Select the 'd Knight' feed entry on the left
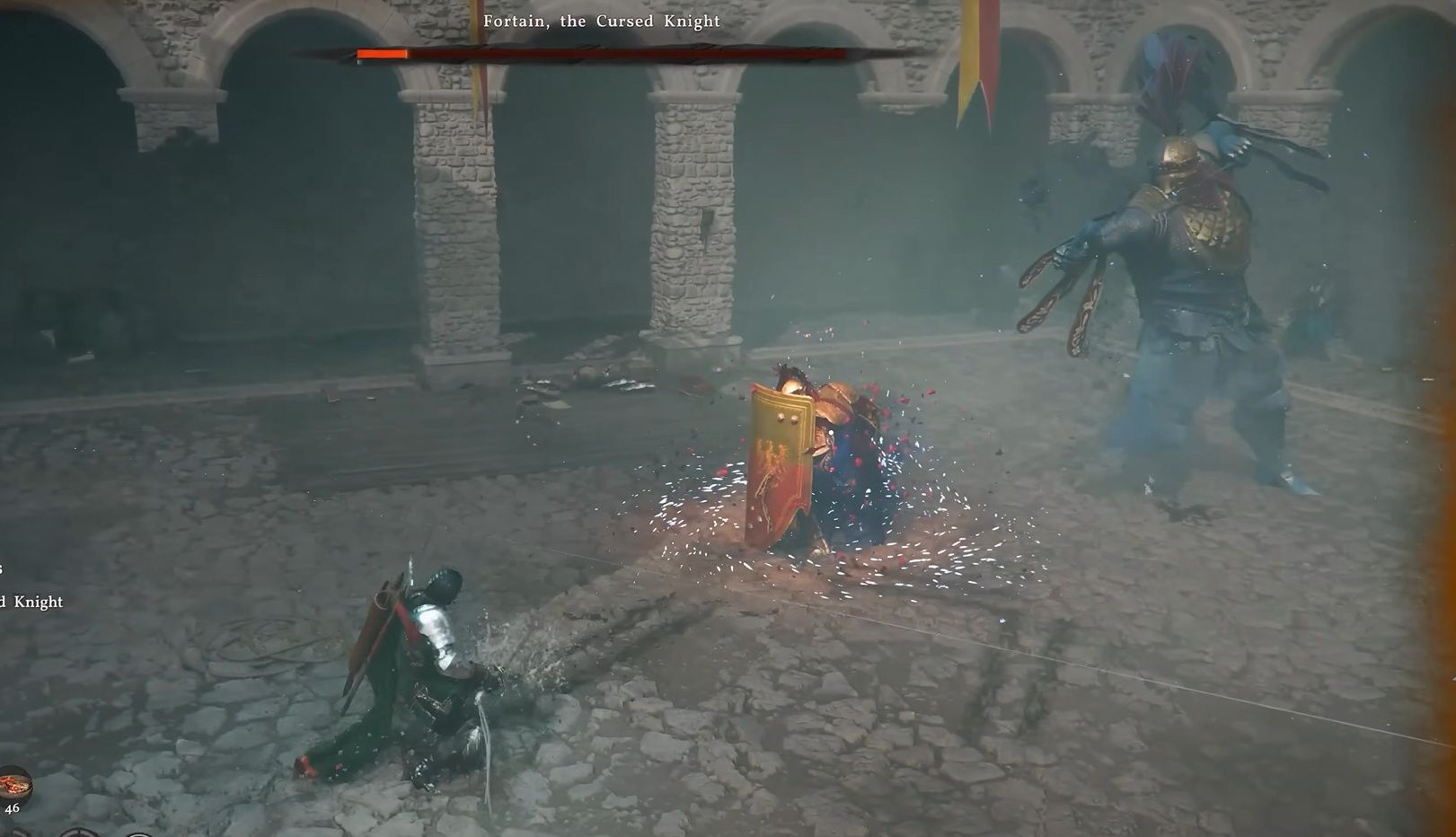The height and width of the screenshot is (837, 1456). [31, 604]
